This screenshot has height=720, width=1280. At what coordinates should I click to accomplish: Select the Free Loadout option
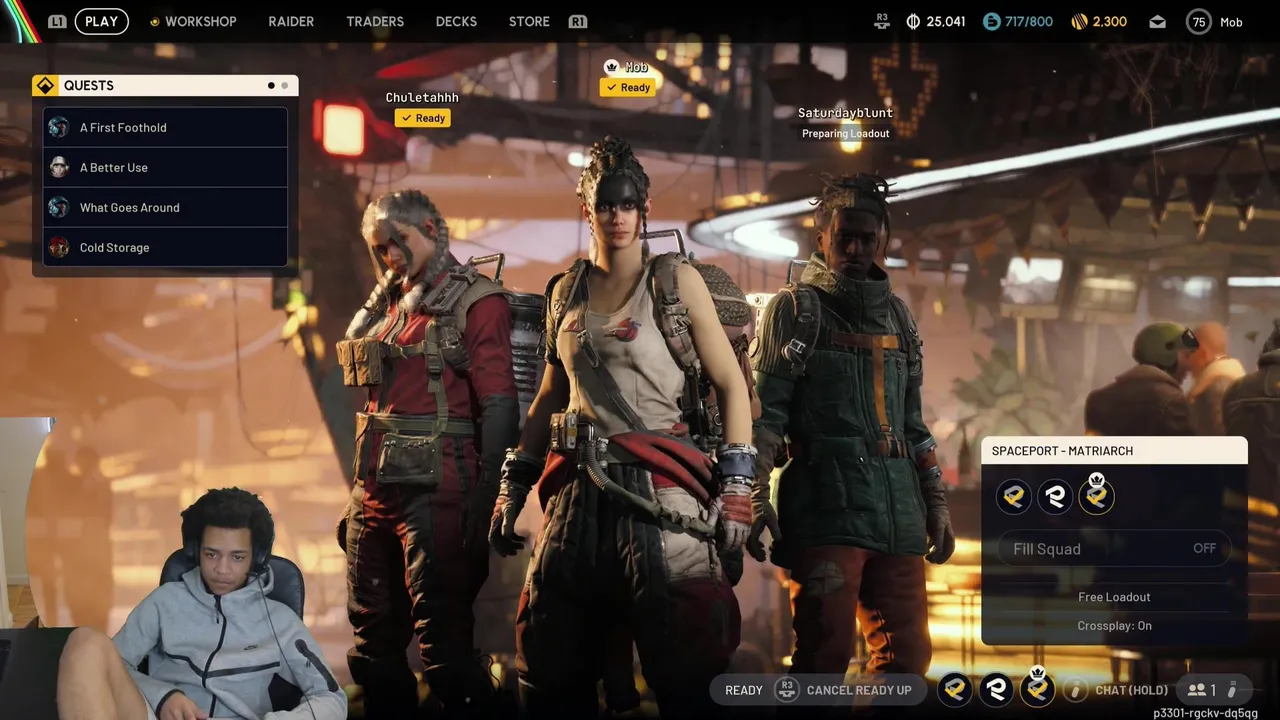1114,597
